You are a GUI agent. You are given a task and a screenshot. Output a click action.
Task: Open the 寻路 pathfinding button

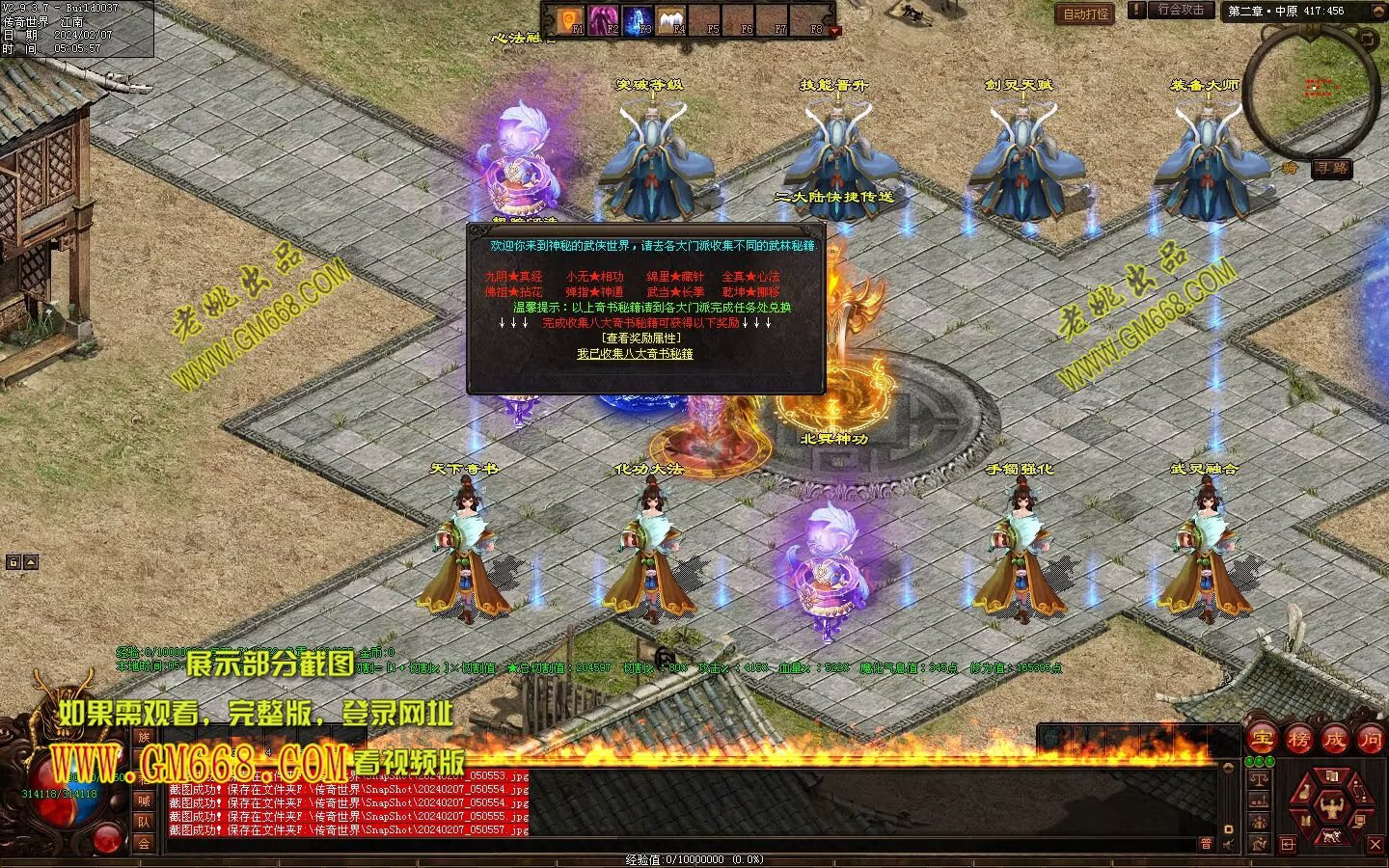pos(1332,168)
